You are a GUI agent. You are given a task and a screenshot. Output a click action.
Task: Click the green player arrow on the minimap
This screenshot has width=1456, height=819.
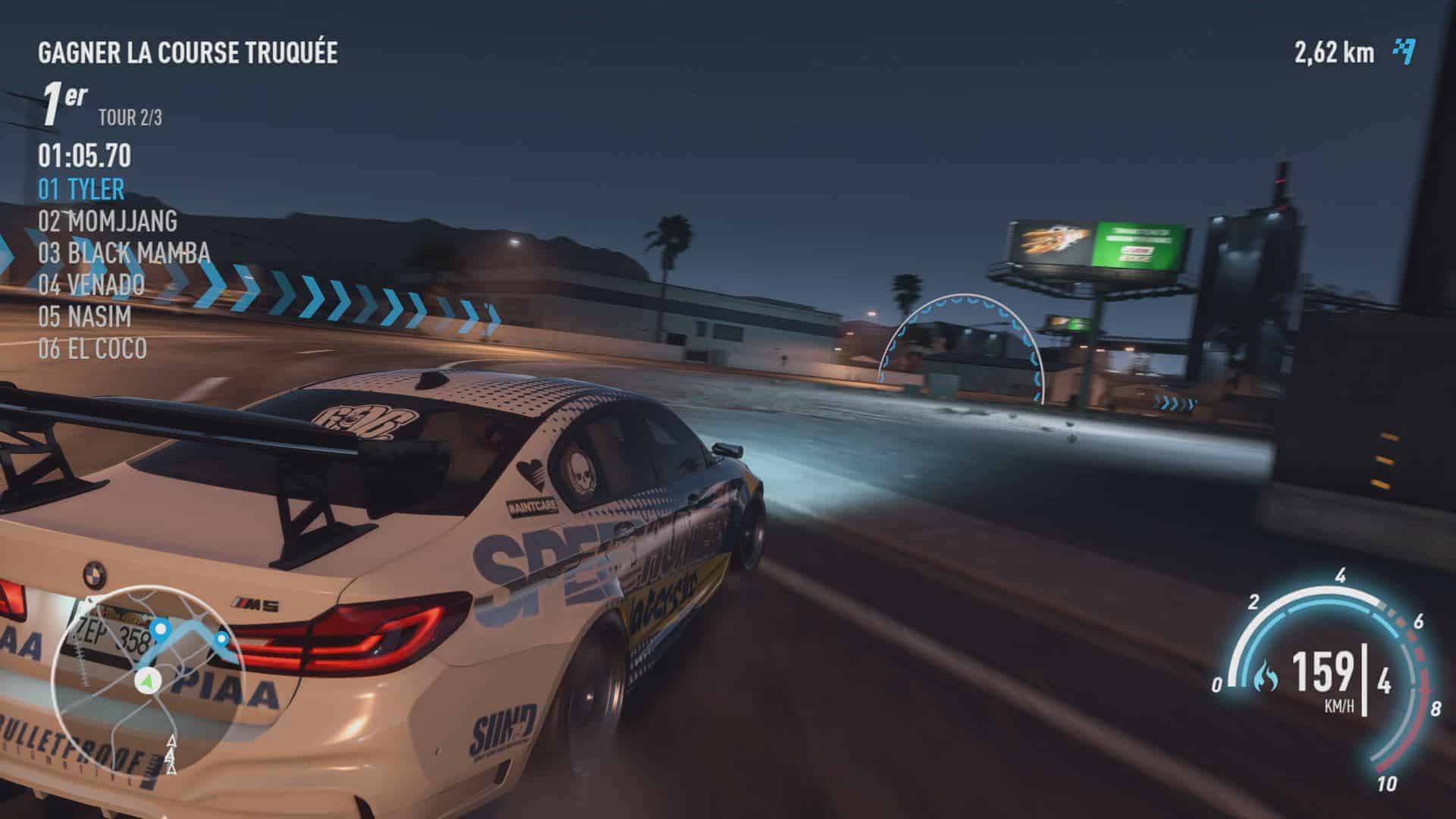[146, 681]
